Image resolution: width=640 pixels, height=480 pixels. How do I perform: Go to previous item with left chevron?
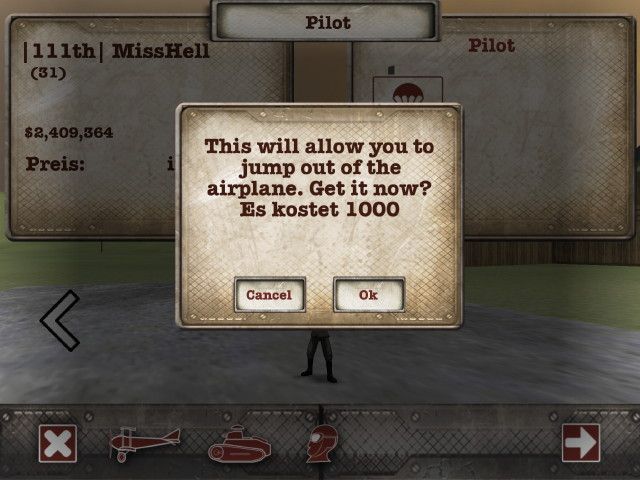(60, 320)
